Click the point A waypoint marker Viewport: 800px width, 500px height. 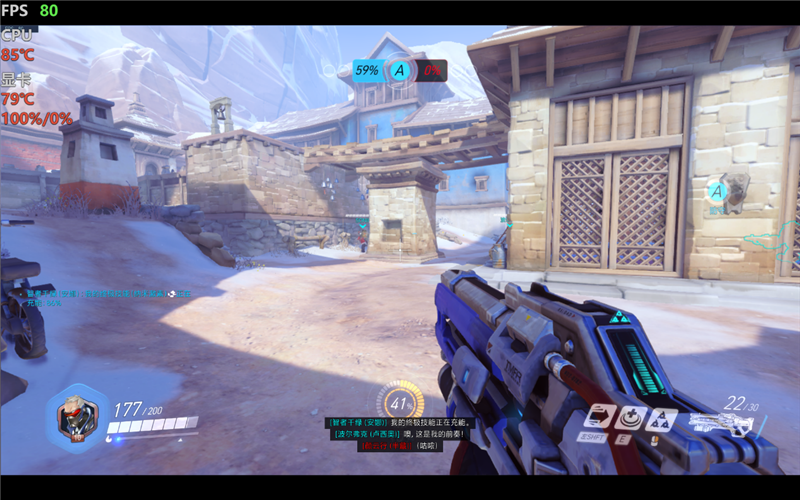[717, 191]
